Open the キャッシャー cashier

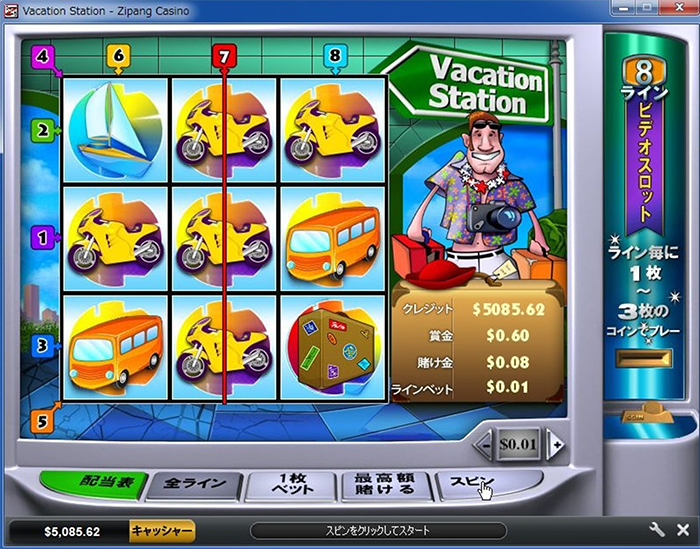pyautogui.click(x=162, y=531)
